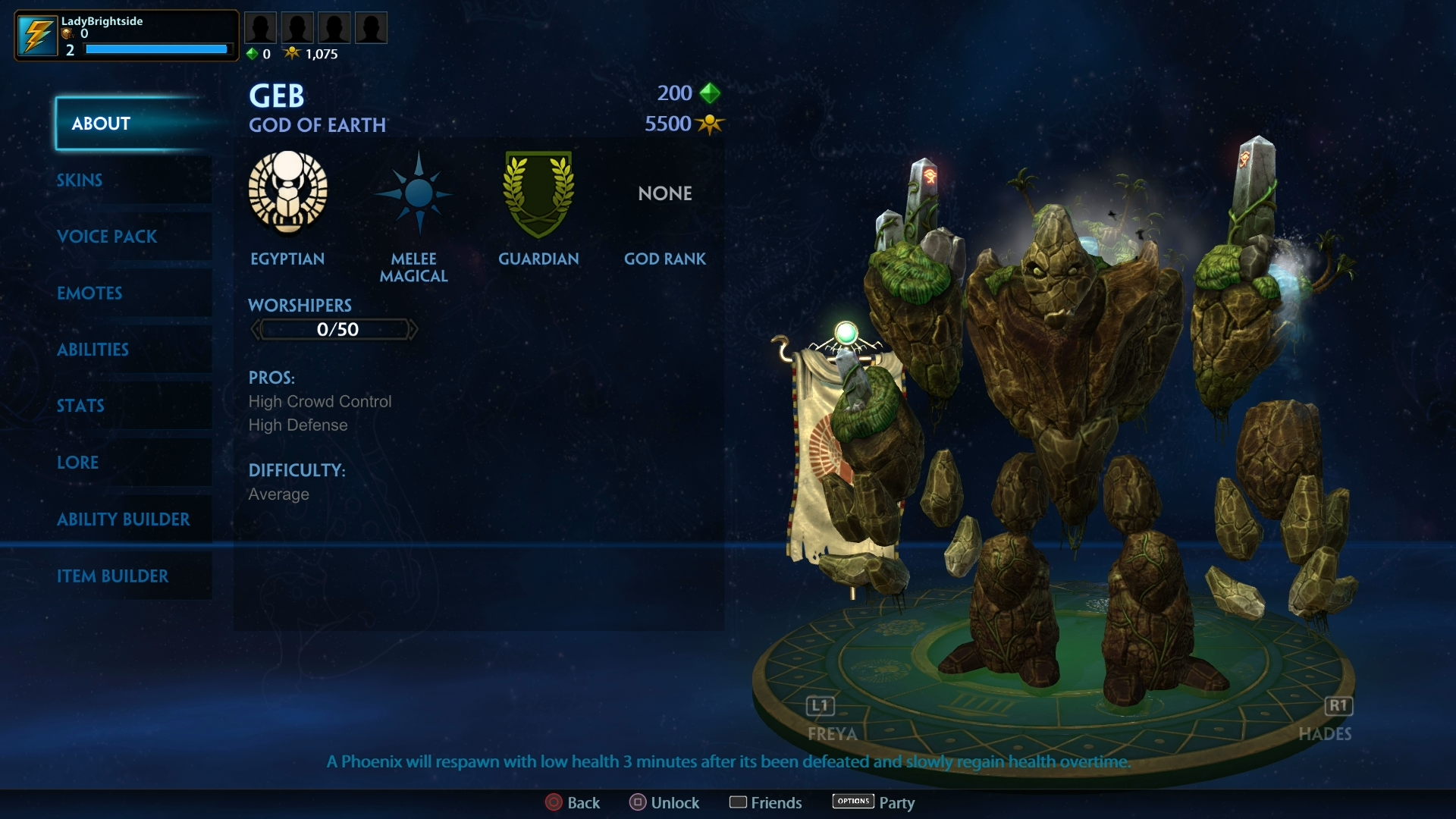Click the Melee Magical class icon

(415, 194)
